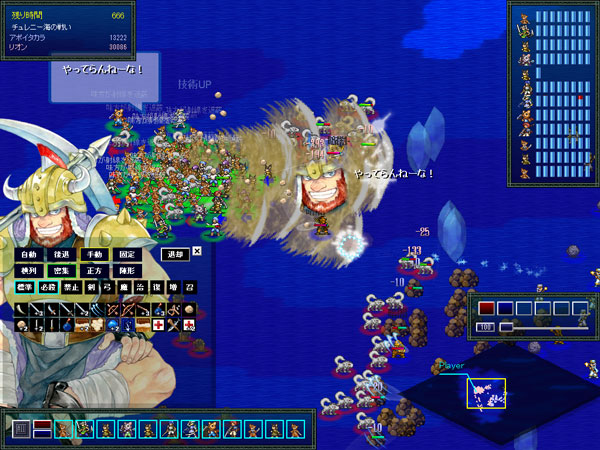
Task: Choose the 密集 (dense) formation
Action: click(62, 270)
